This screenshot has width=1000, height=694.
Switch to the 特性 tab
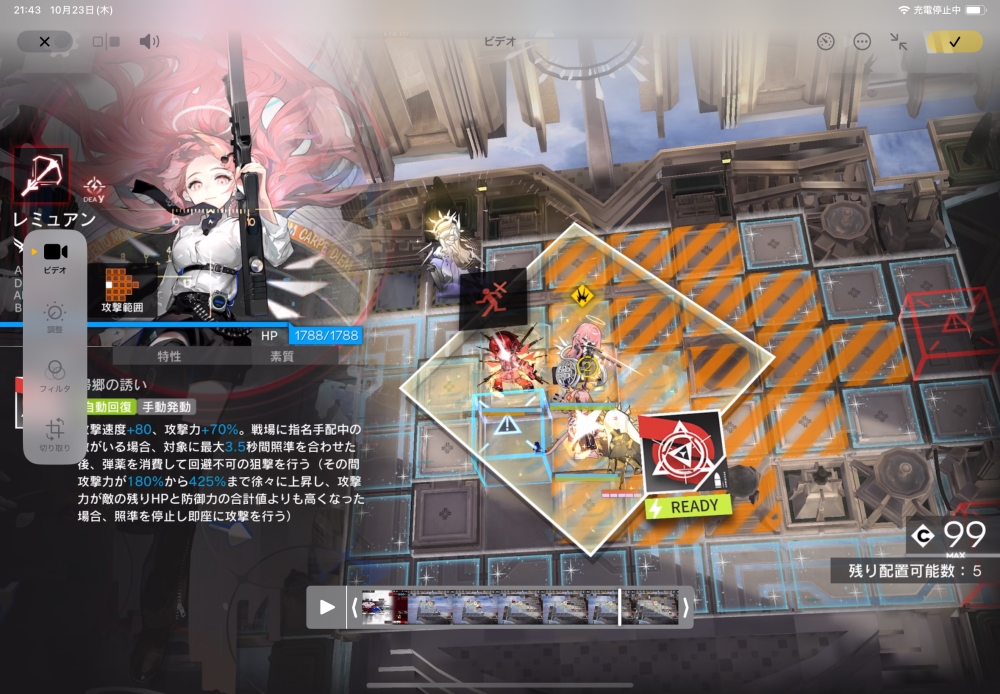click(x=169, y=356)
